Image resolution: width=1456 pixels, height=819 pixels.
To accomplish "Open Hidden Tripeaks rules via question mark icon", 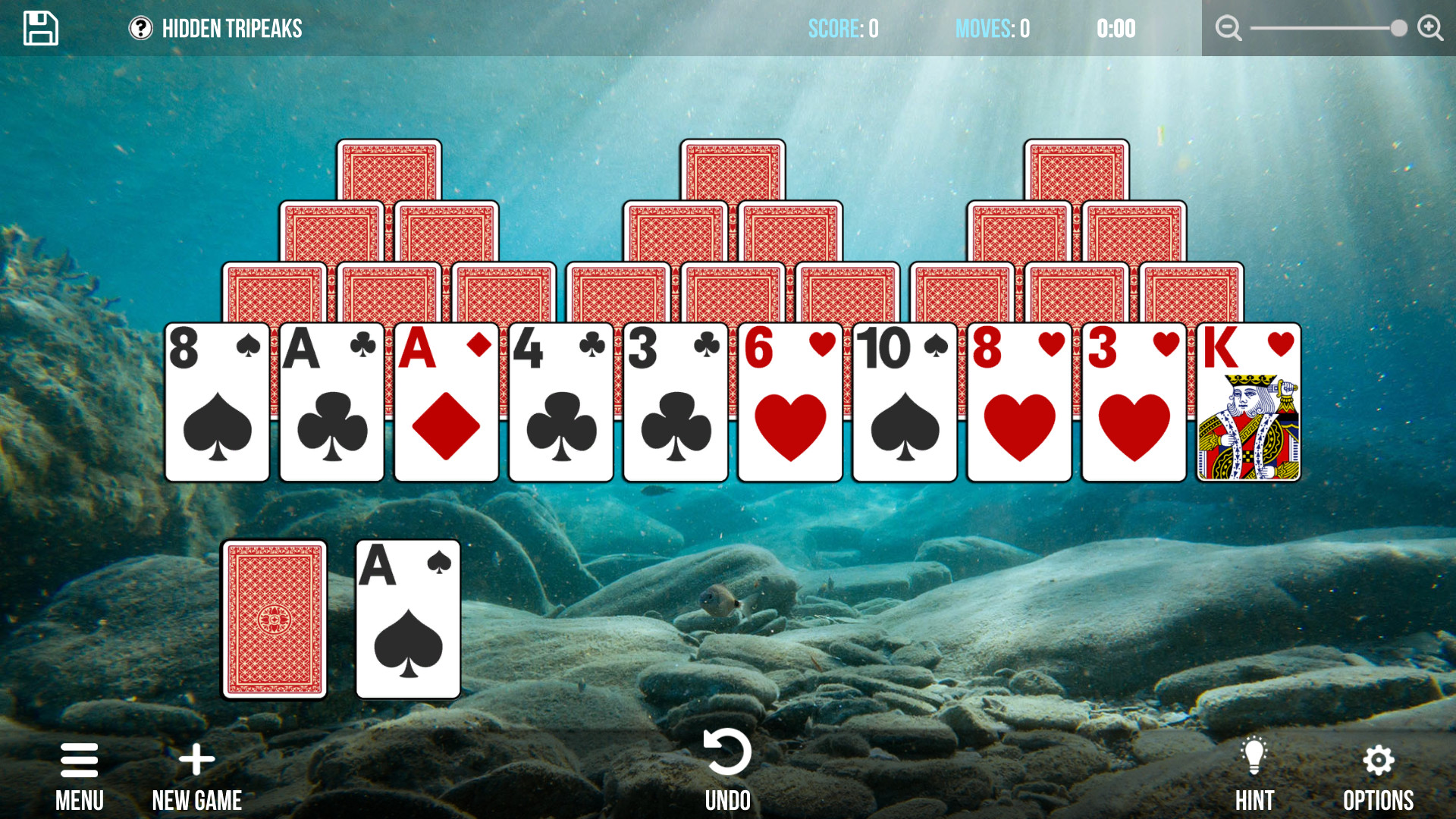I will pos(141,29).
